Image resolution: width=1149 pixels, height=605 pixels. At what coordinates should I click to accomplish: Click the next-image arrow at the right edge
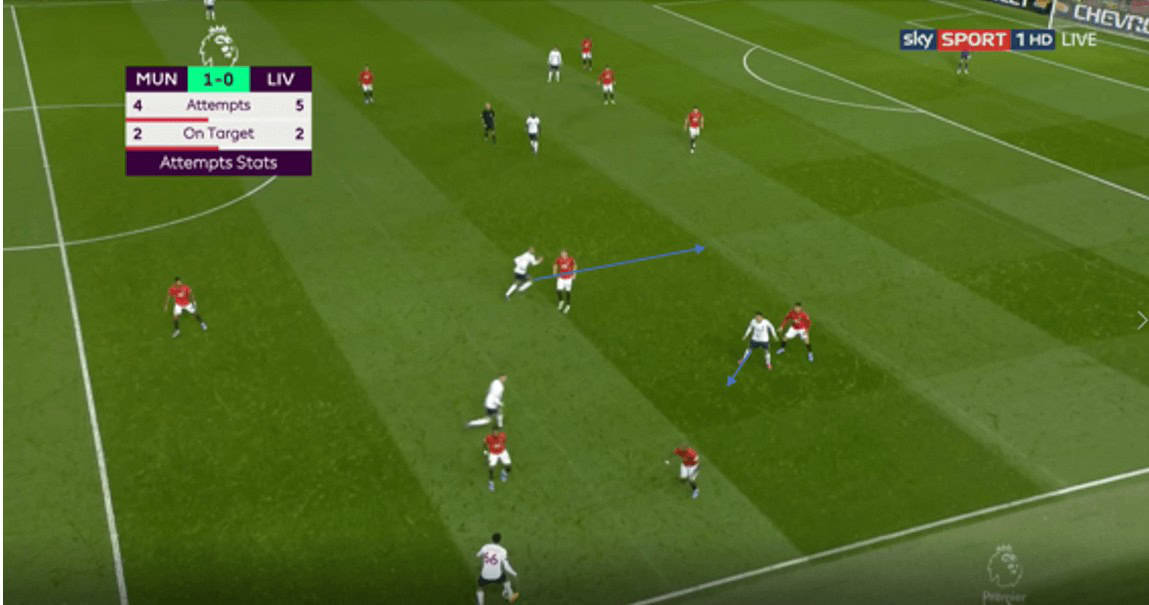coord(1141,320)
